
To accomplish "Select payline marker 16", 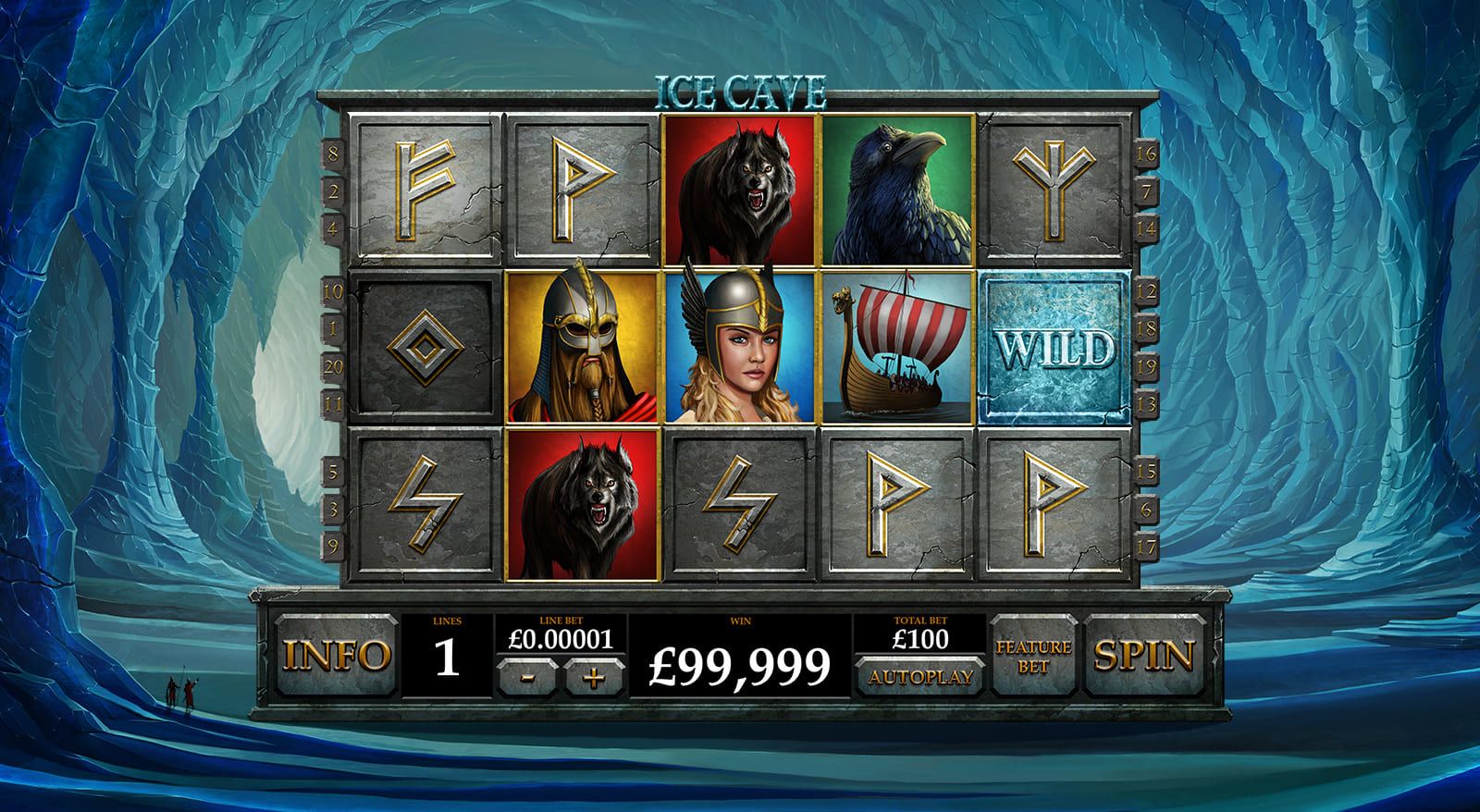I will click(1146, 154).
